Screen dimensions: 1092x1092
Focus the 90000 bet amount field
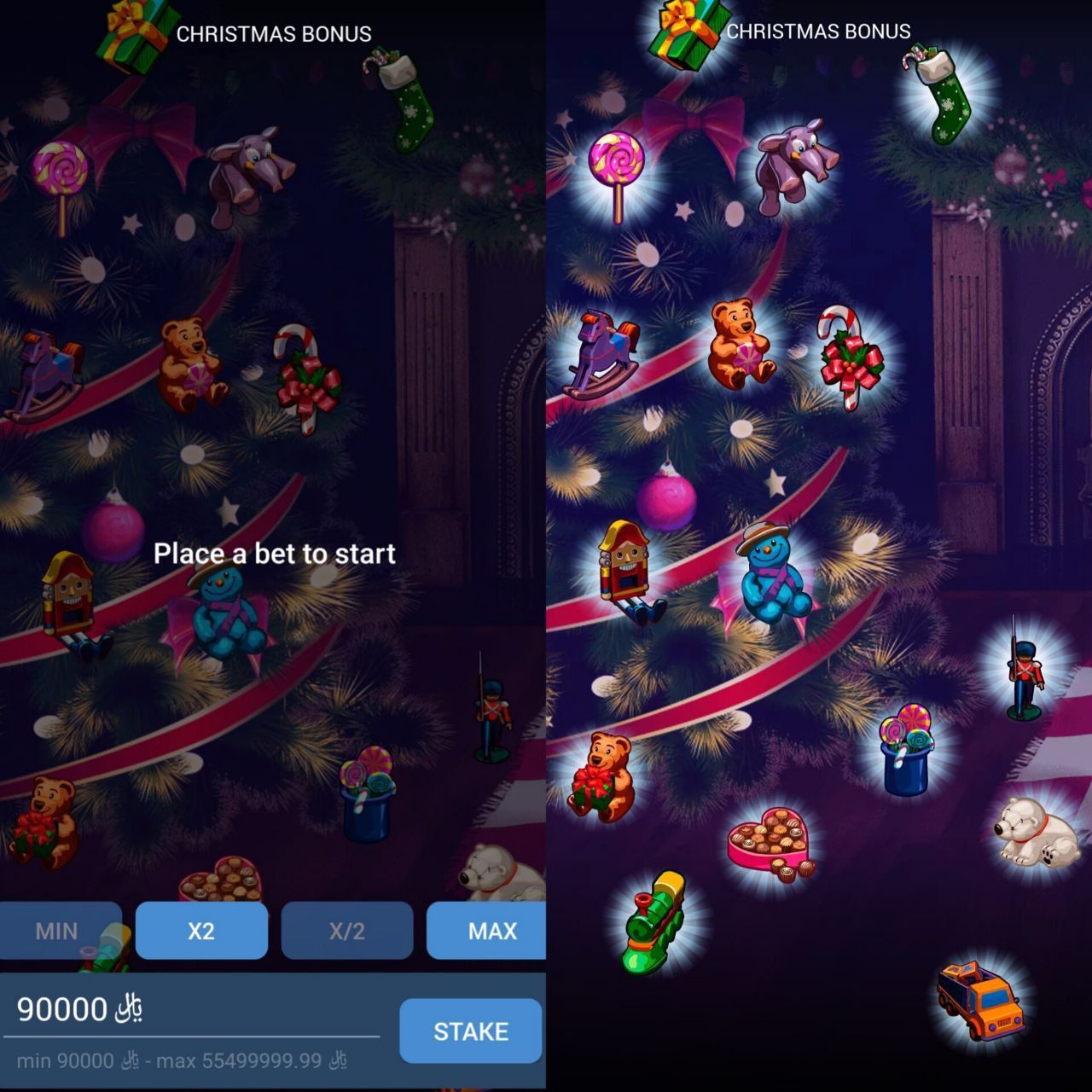click(191, 1009)
